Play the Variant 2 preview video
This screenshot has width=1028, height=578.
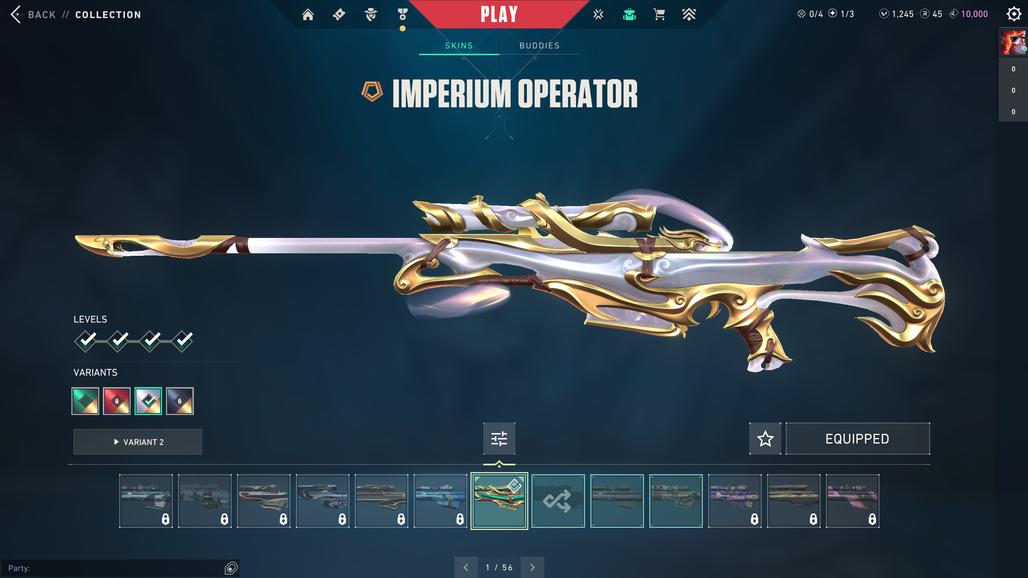(138, 442)
